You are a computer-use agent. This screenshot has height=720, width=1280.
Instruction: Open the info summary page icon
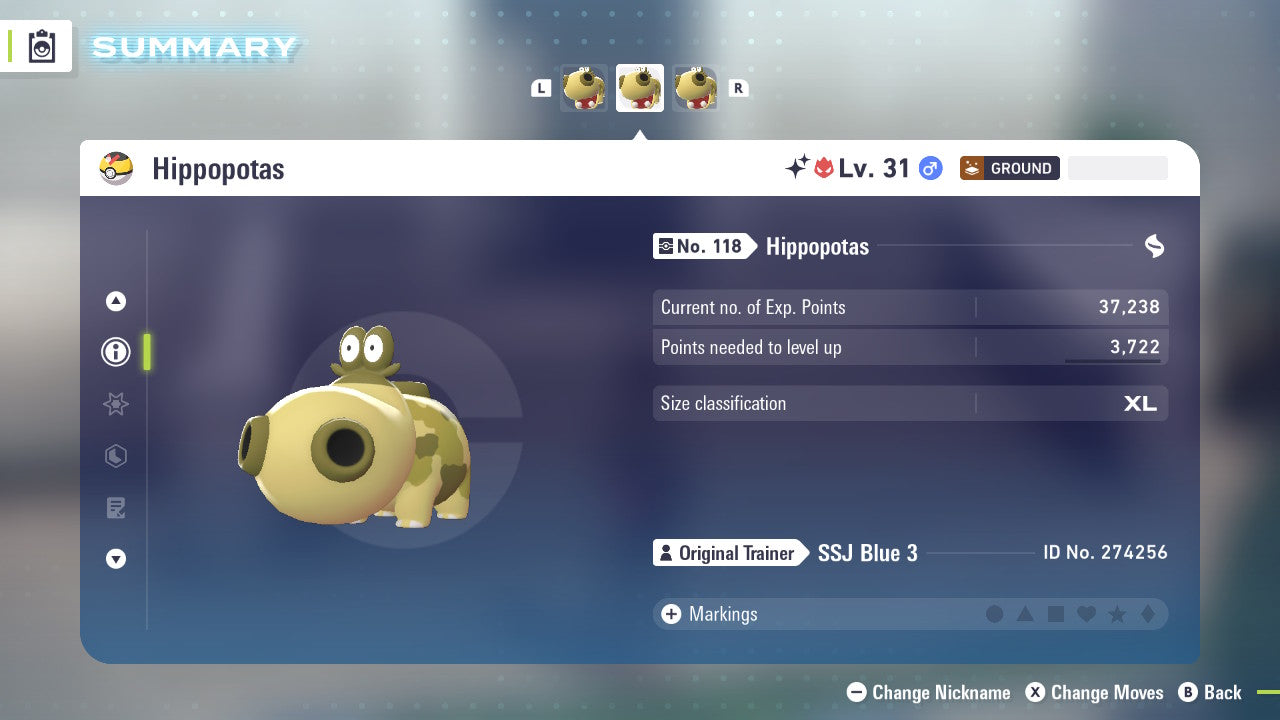[x=116, y=352]
